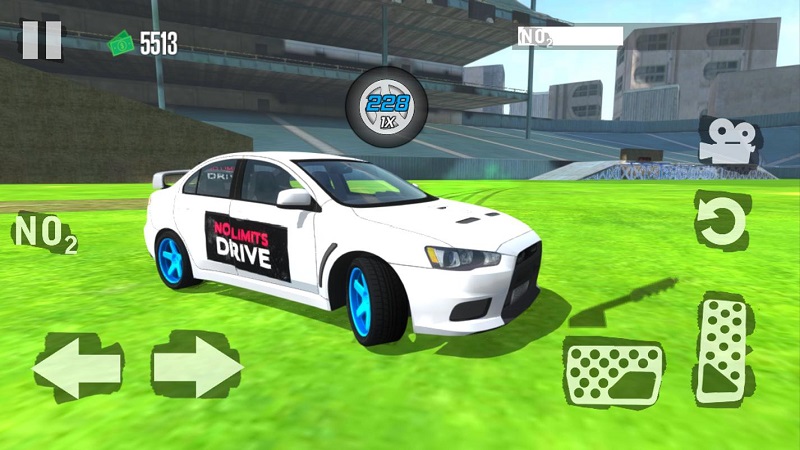Viewport: 800px width, 450px height.
Task: Steer right with the right arrow
Action: pyautogui.click(x=197, y=367)
